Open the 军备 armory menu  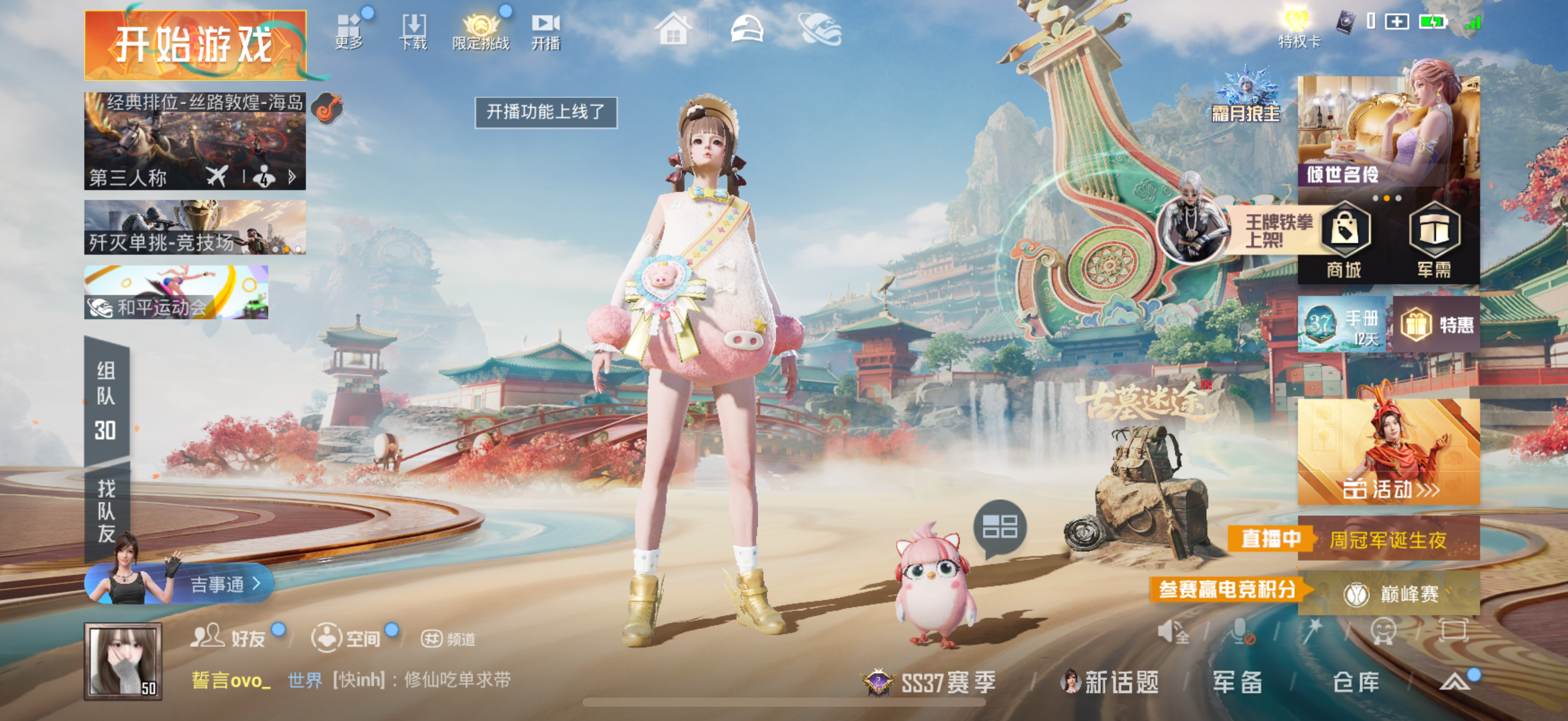coord(1237,682)
